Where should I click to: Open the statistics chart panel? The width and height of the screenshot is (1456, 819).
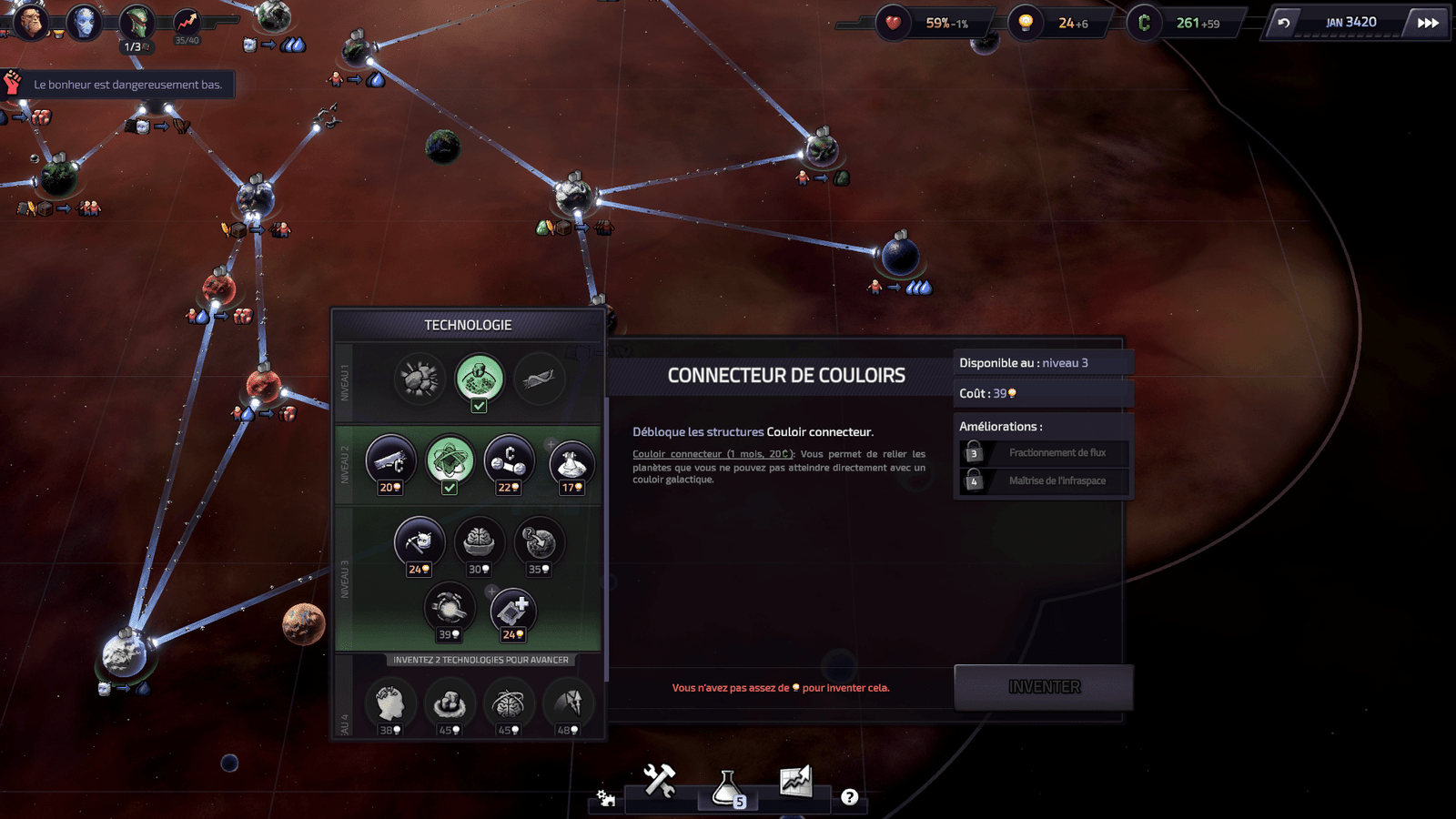tap(795, 781)
